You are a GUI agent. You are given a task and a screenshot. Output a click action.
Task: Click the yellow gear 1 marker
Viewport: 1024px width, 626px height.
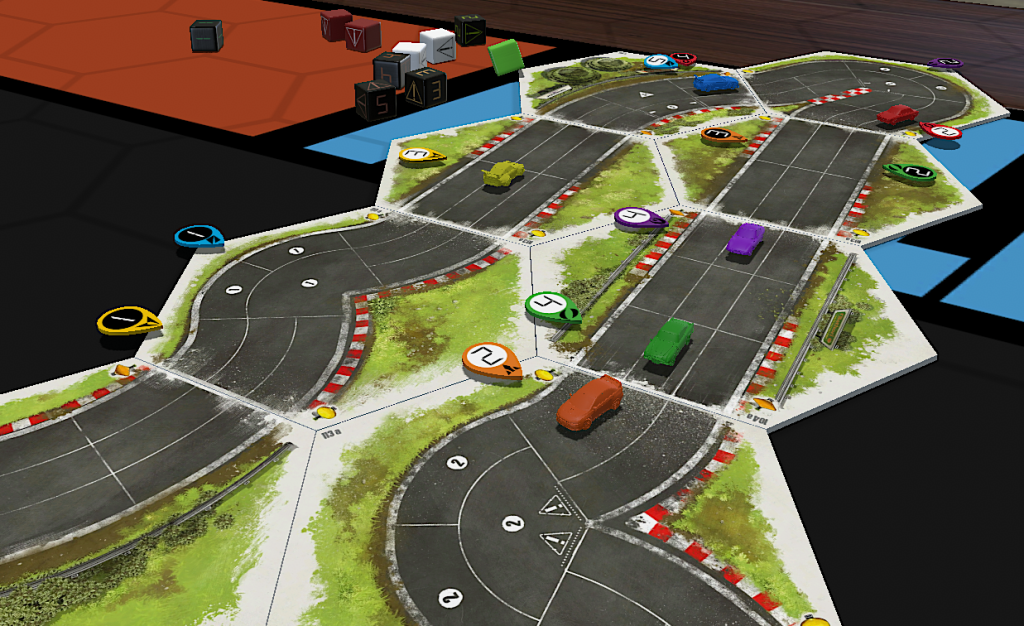click(127, 320)
